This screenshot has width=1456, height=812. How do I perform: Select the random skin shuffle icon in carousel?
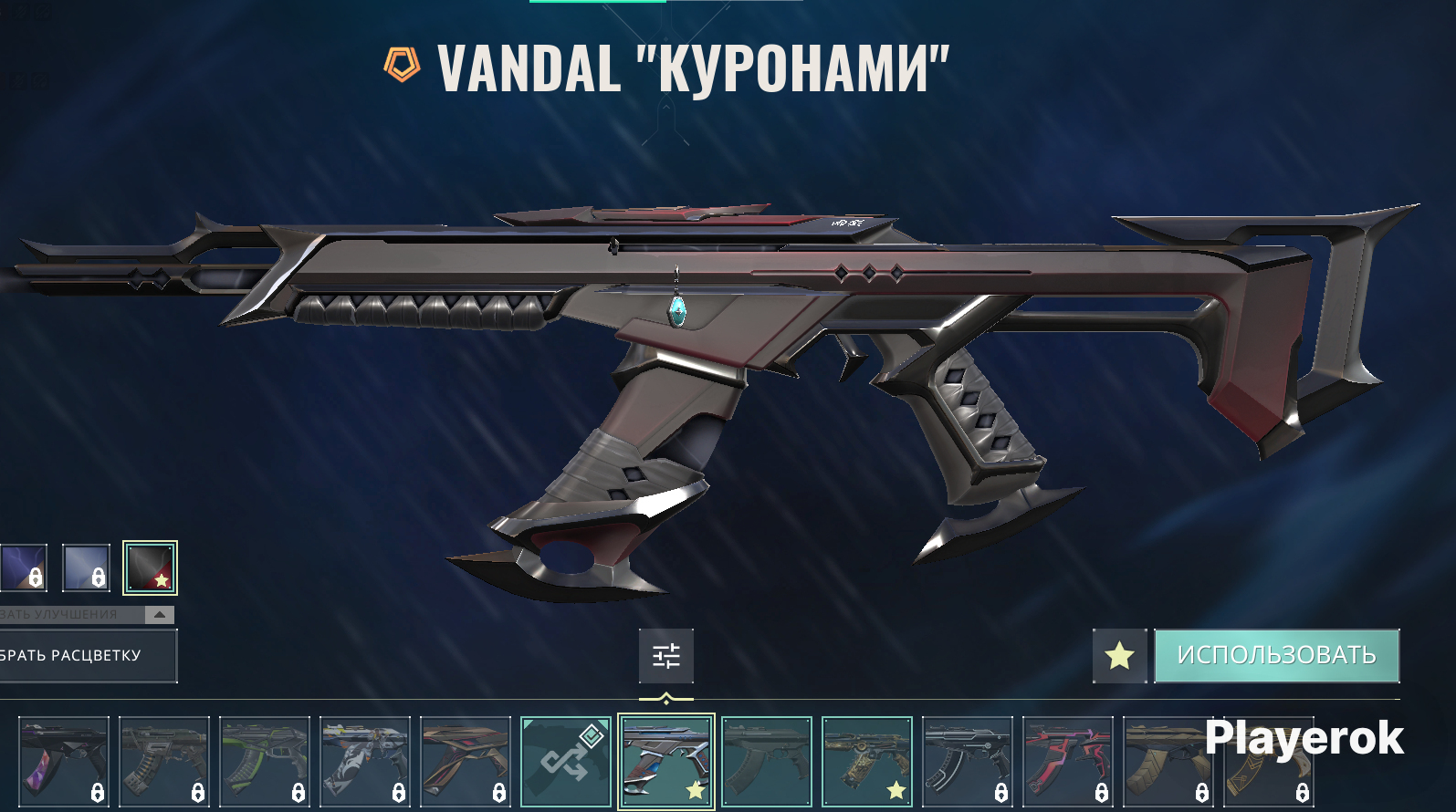pos(566,759)
